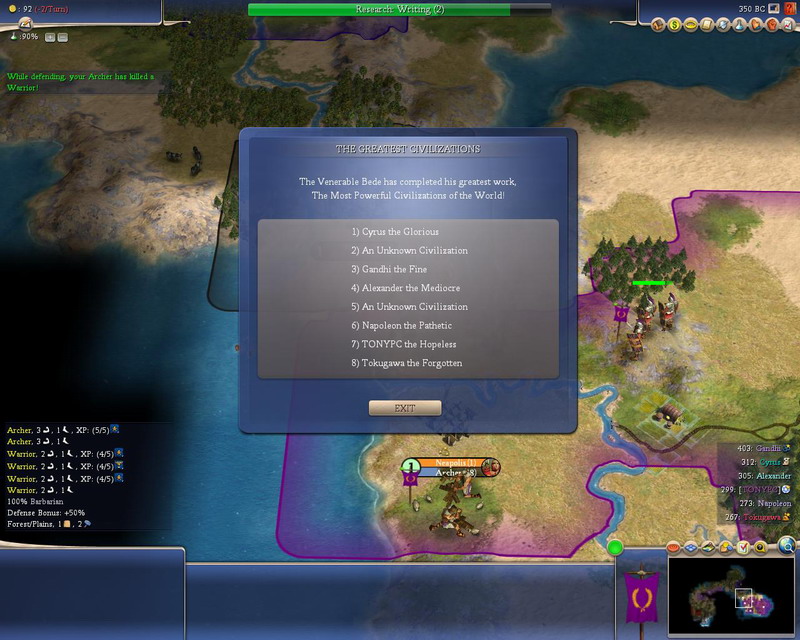Increase the research rate with plus
800x640 pixels.
coord(50,37)
